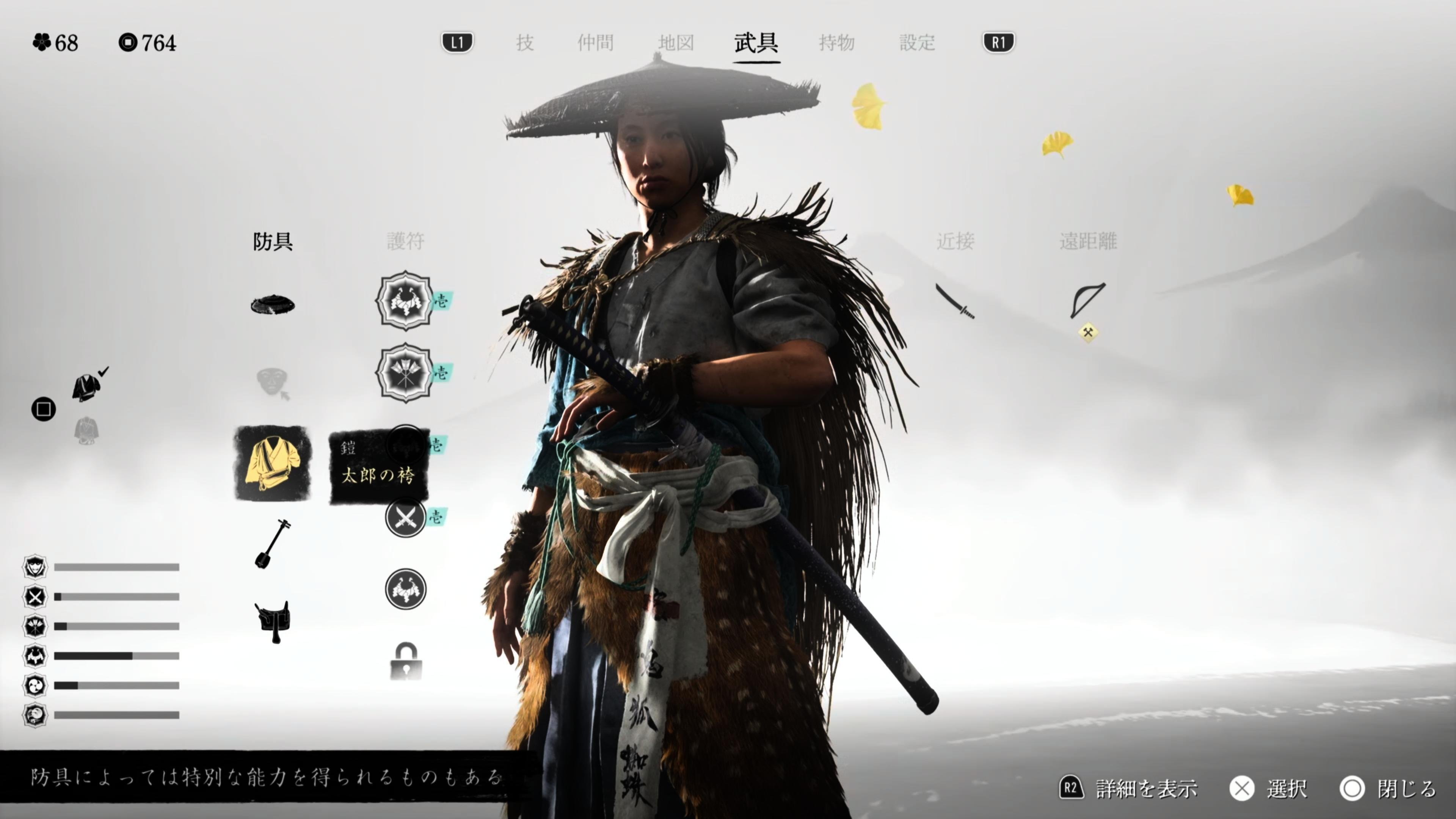Open the 護符 charms column header
This screenshot has width=1456, height=819.
(x=405, y=242)
